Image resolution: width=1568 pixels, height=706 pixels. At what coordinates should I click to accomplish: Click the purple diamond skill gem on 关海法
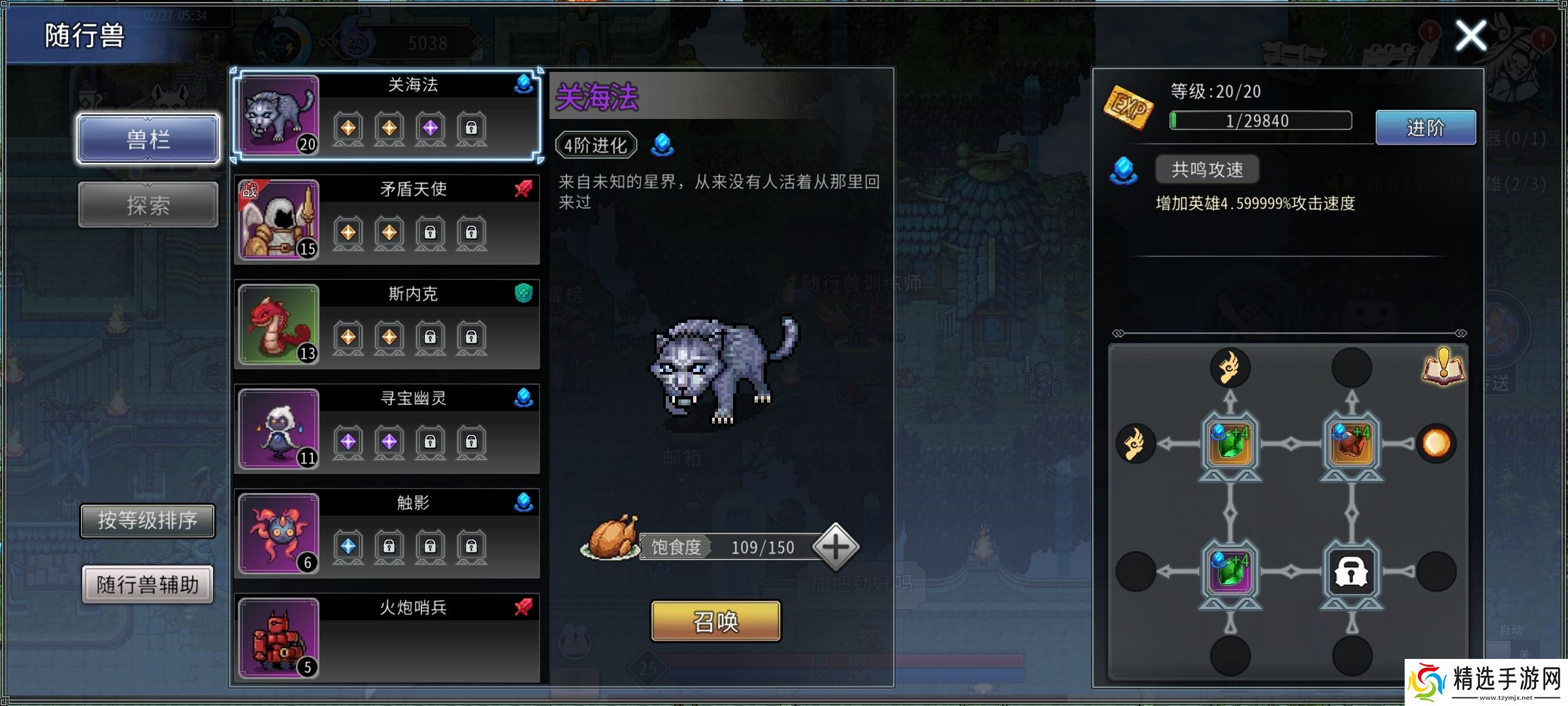click(431, 128)
